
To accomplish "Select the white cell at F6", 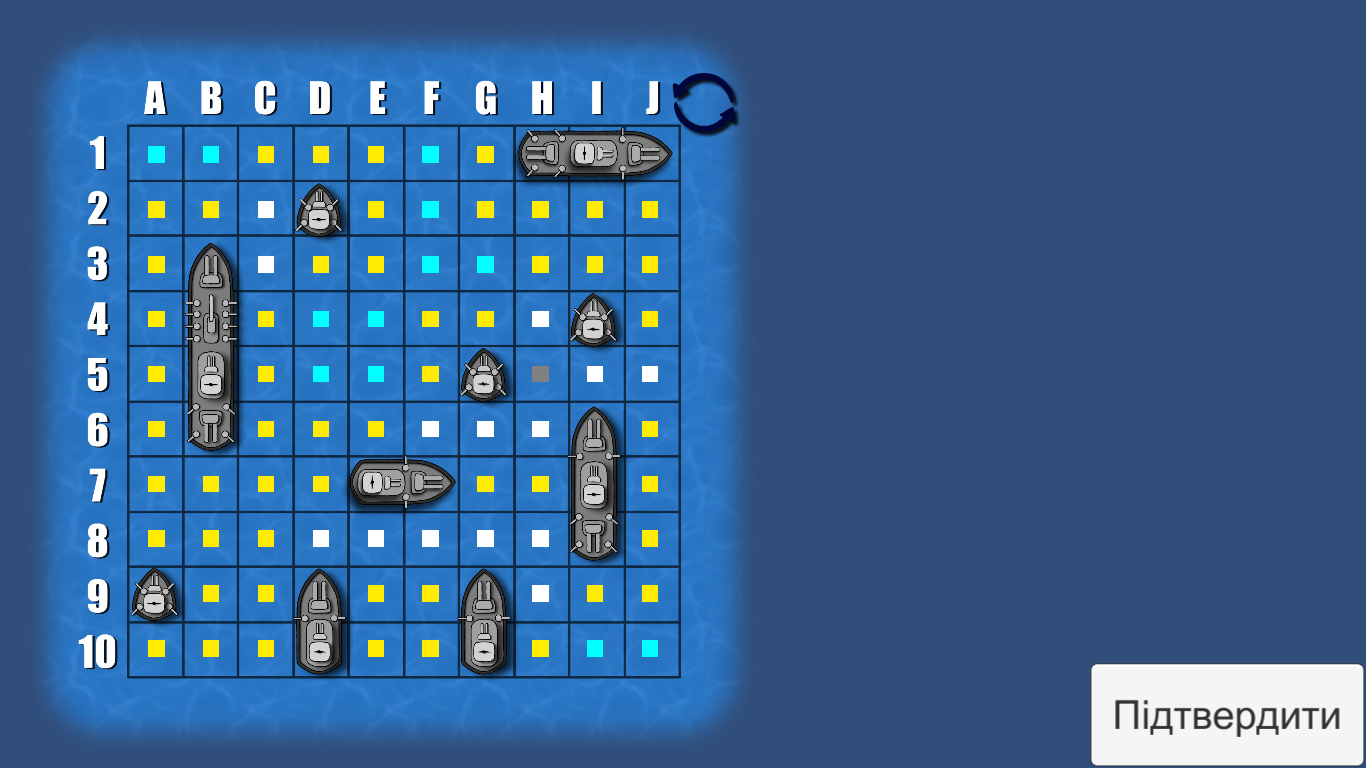I will coord(431,428).
